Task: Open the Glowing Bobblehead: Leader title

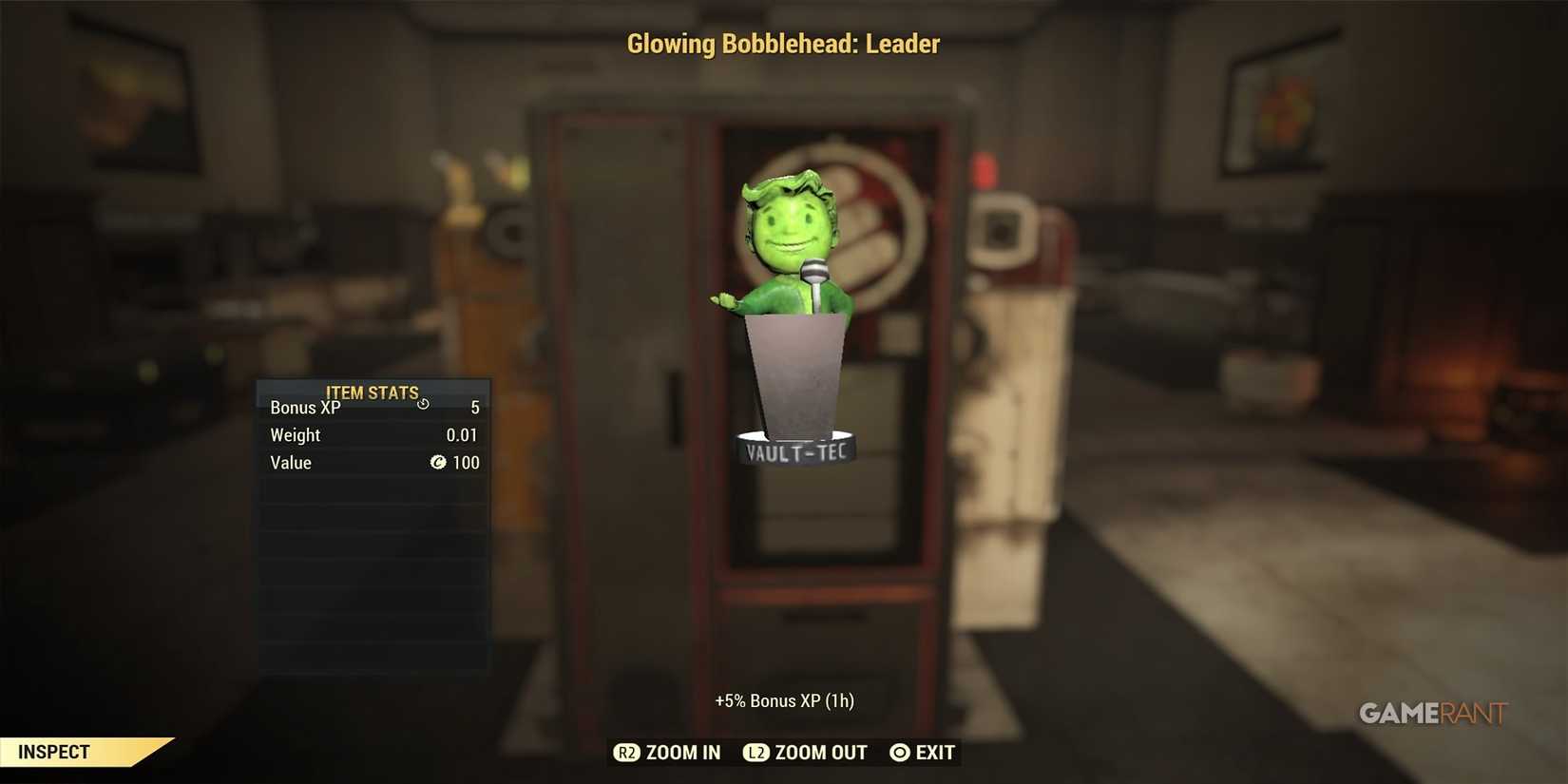Action: 783,44
